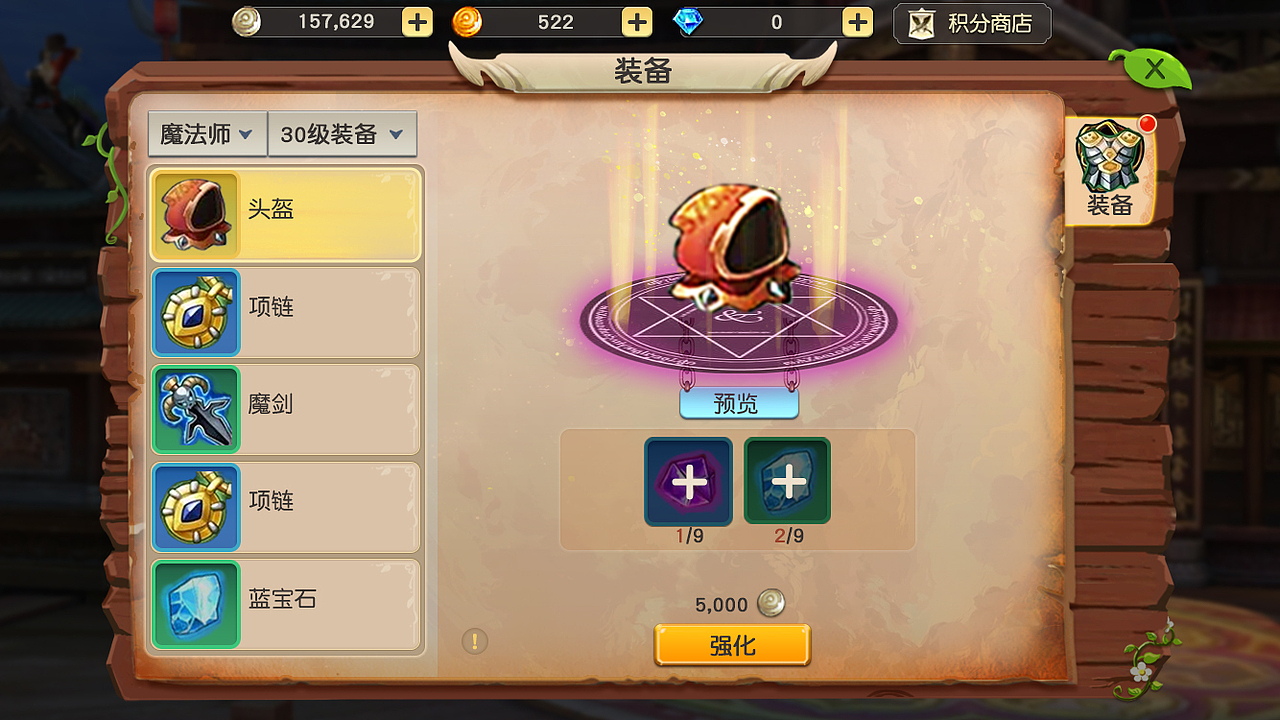The width and height of the screenshot is (1280, 720).
Task: Expand the silver coin purchase menu
Action: point(417,21)
